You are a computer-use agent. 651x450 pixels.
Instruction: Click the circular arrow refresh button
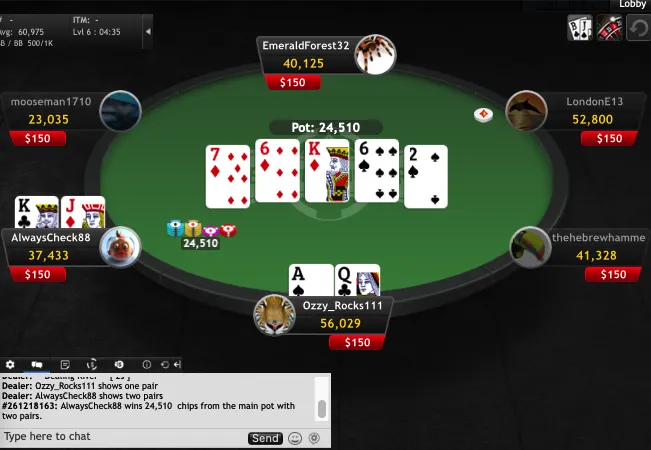click(x=638, y=28)
